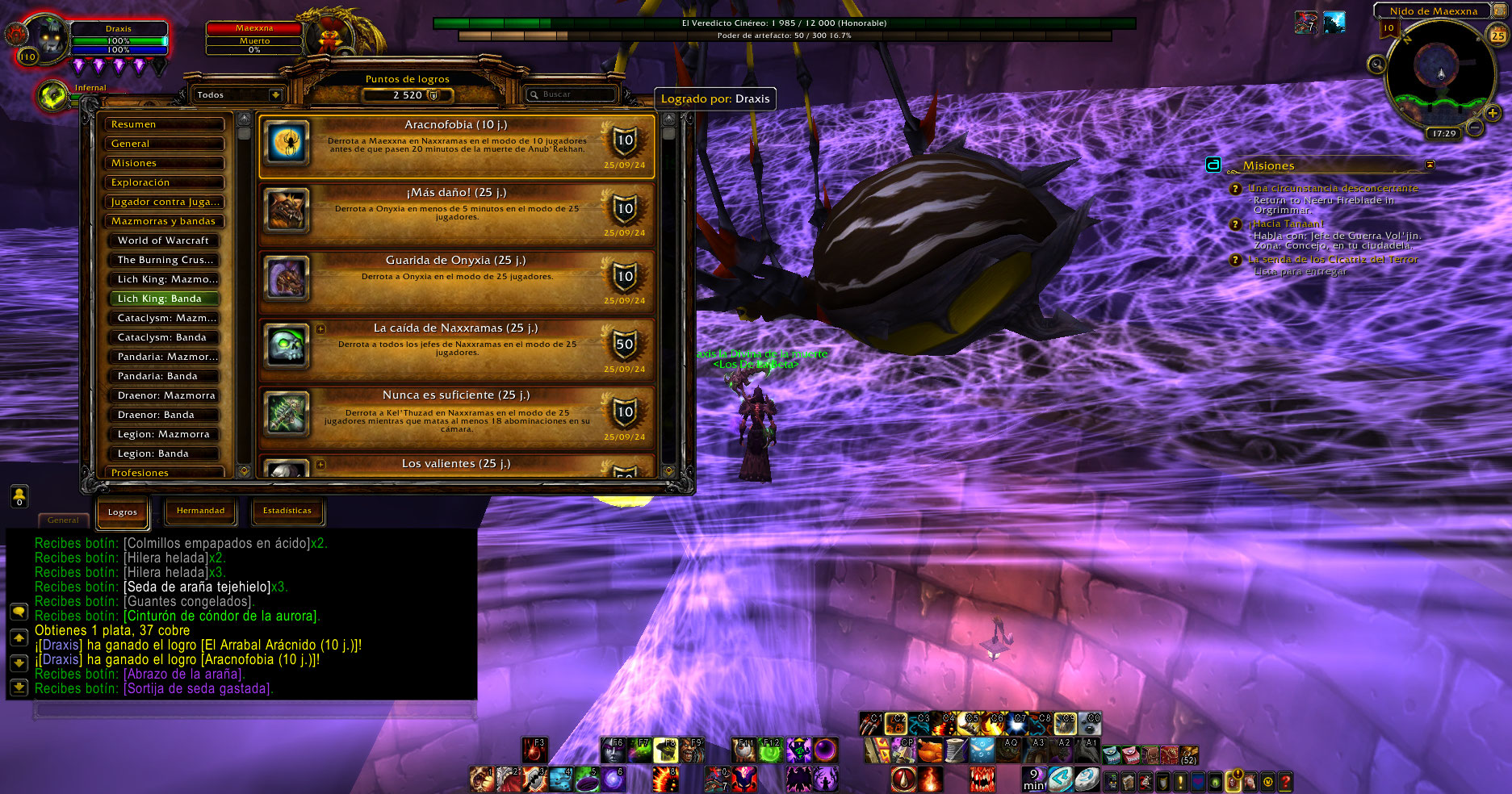Screen dimensions: 1512x794
Task: Select the ¡Más daño! (25 j.) achievement
Action: [456, 214]
